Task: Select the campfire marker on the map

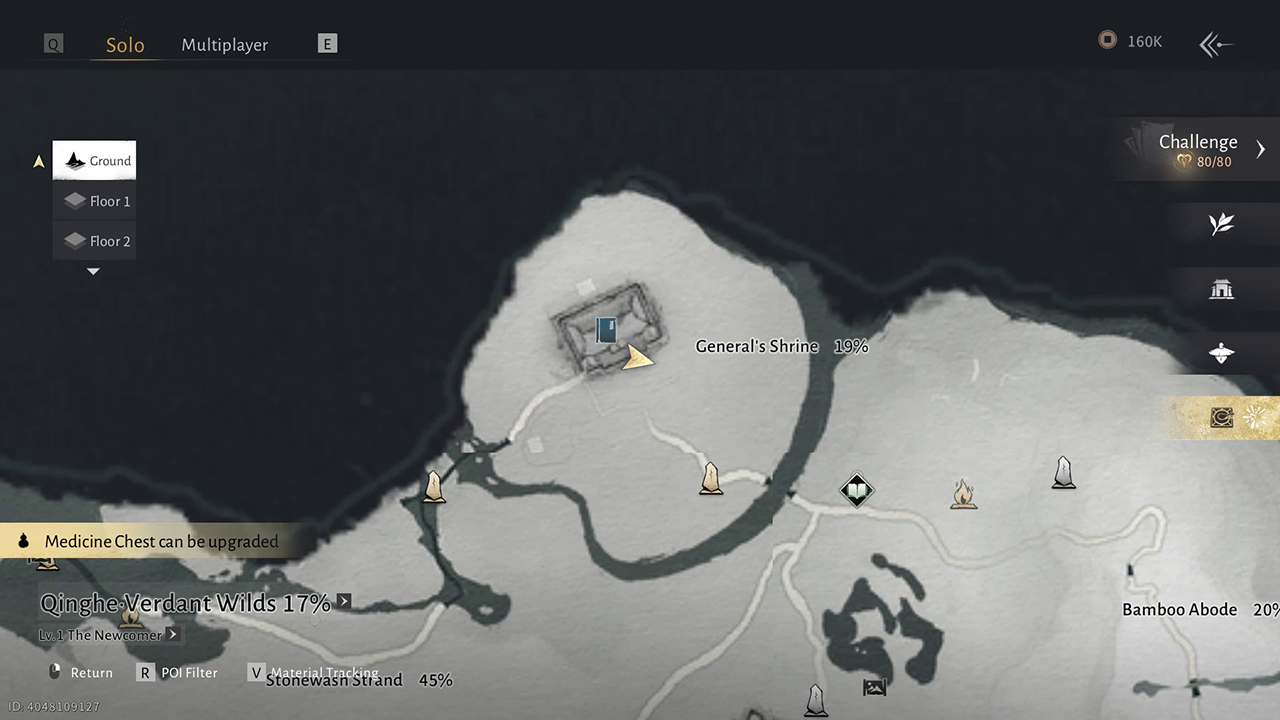Action: [963, 494]
